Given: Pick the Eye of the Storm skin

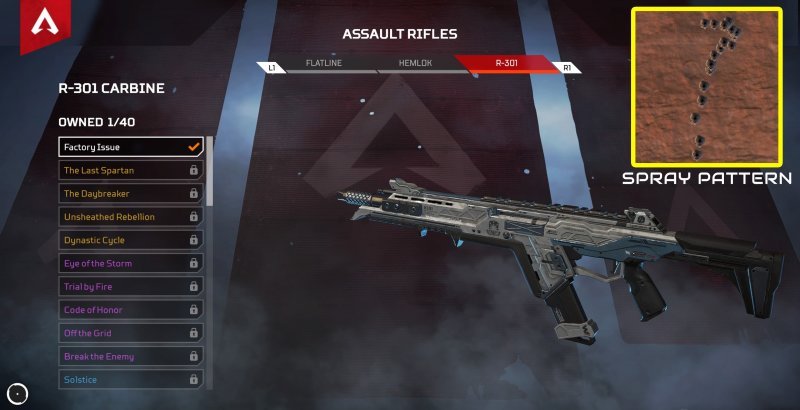Looking at the screenshot, I should point(131,263).
